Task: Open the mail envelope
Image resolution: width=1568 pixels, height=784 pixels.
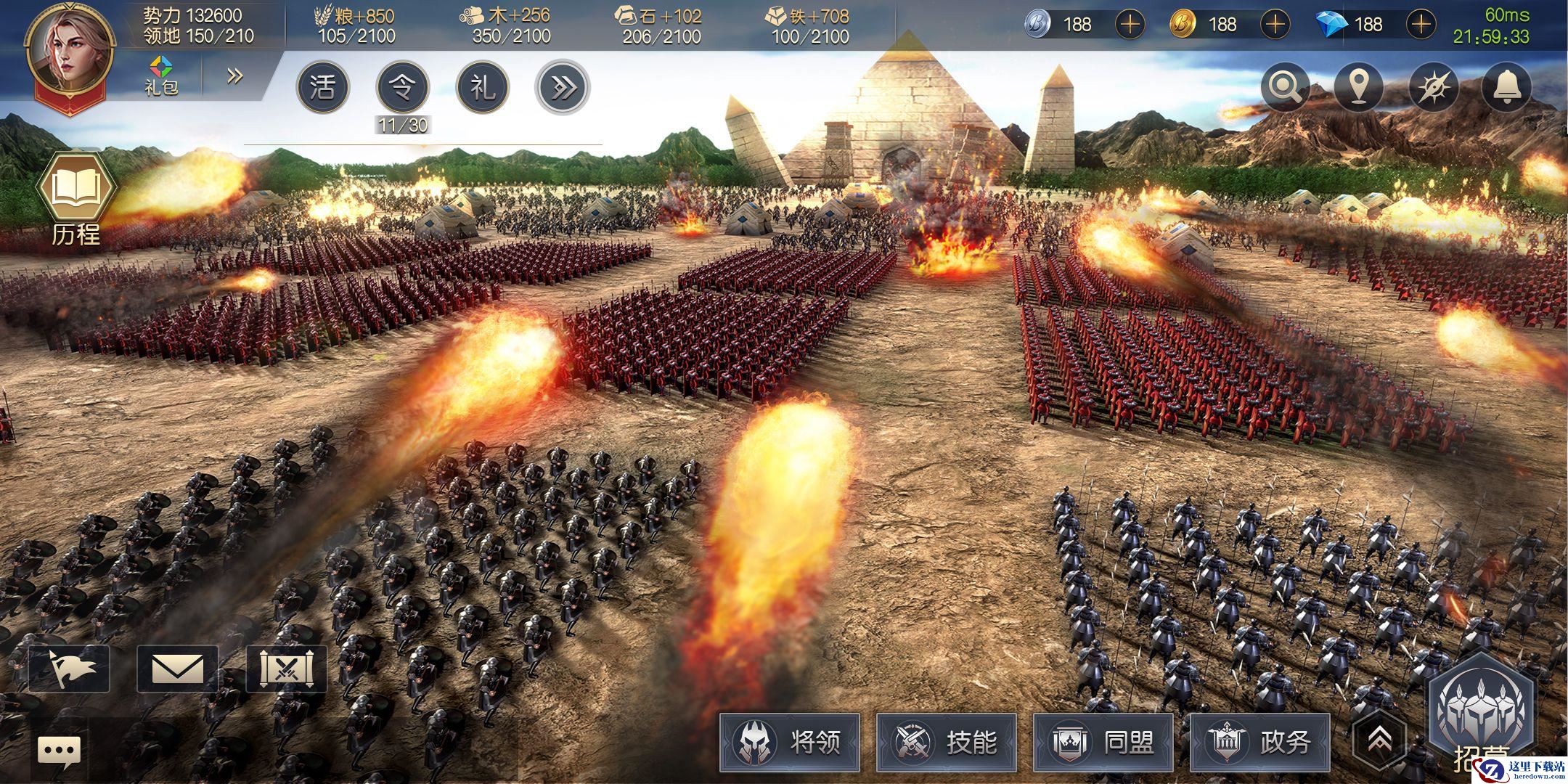Action: tap(178, 669)
